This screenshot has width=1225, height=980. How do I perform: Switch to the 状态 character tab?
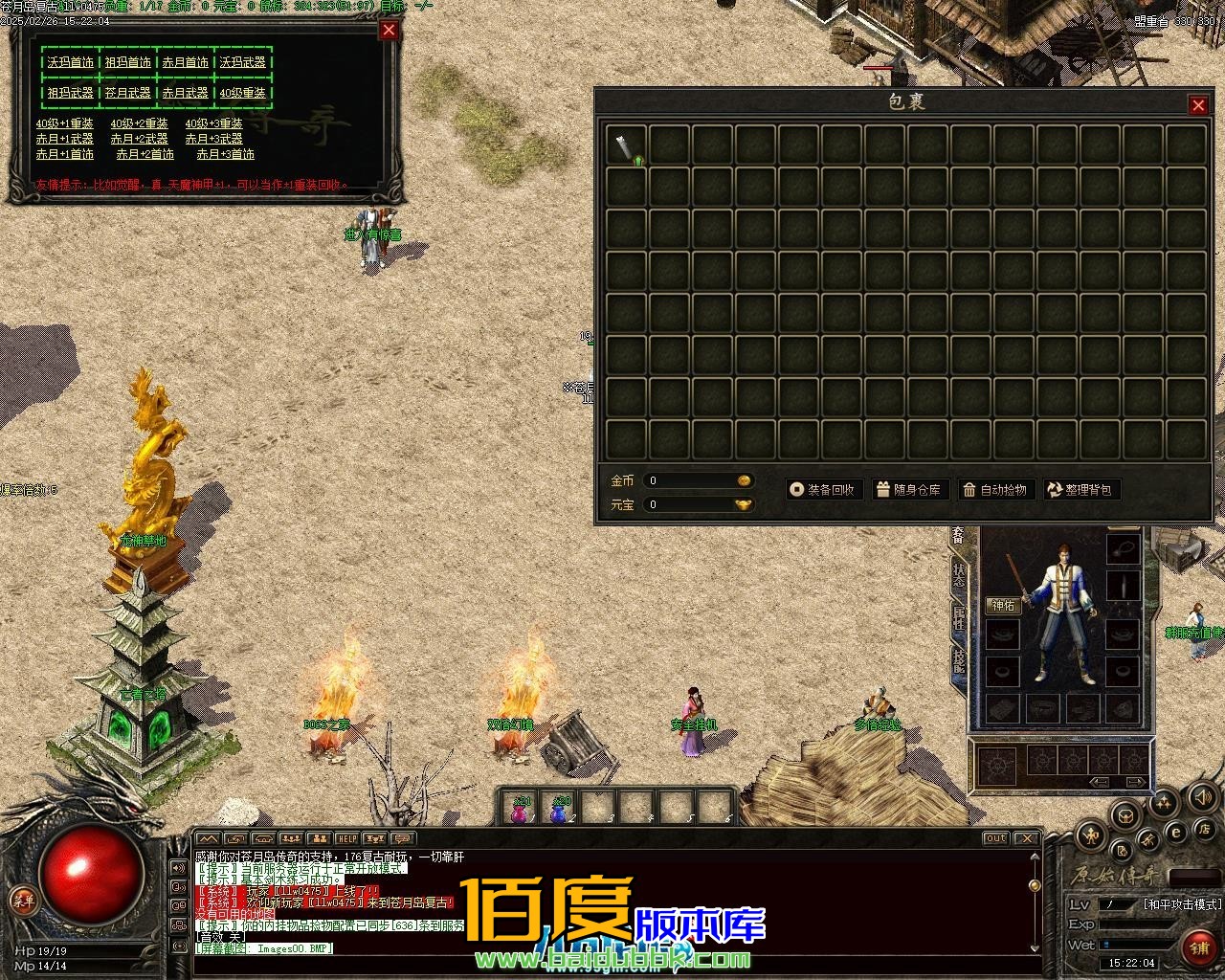pos(958,574)
